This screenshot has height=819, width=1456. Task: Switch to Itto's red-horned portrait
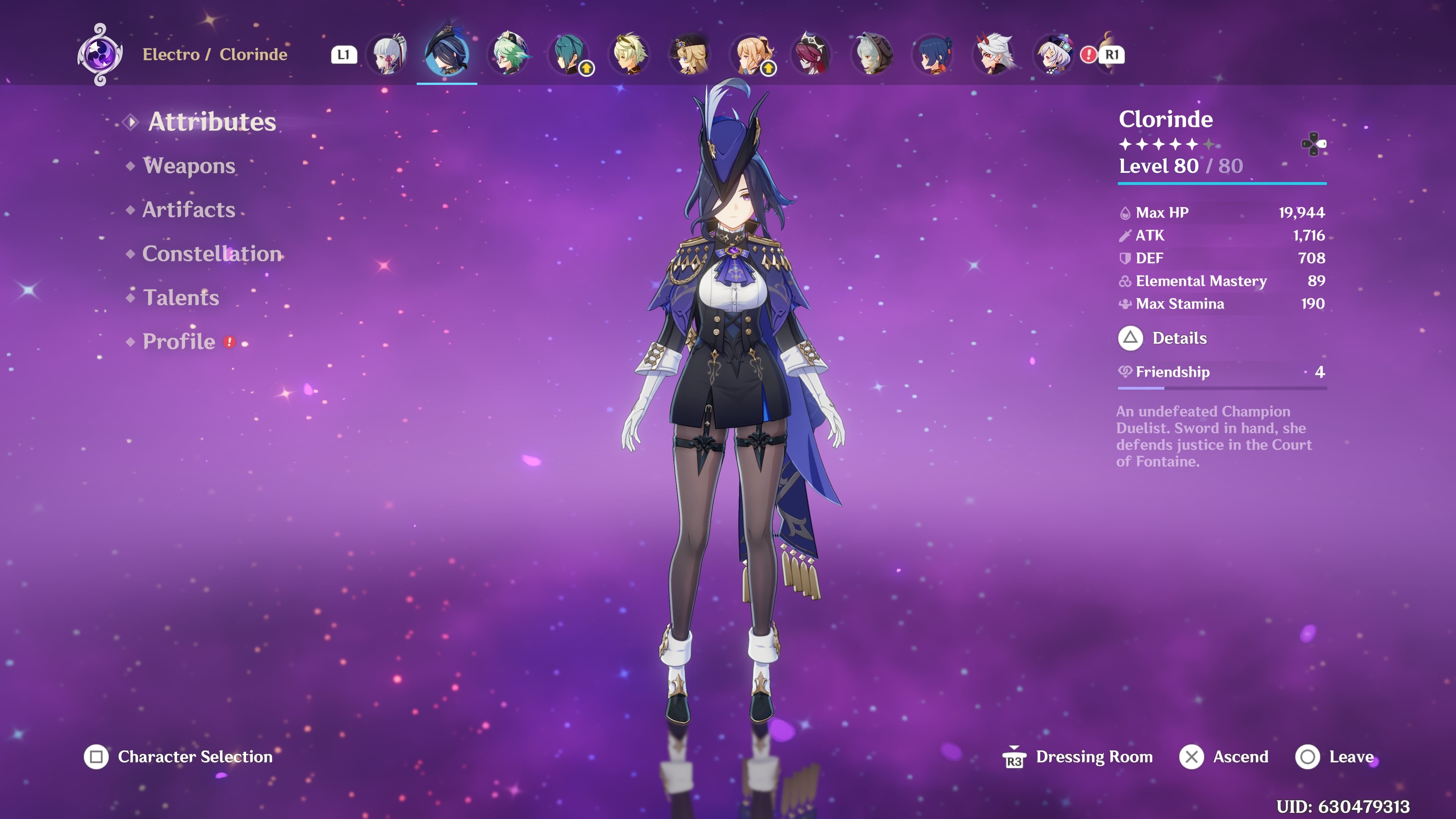point(994,55)
